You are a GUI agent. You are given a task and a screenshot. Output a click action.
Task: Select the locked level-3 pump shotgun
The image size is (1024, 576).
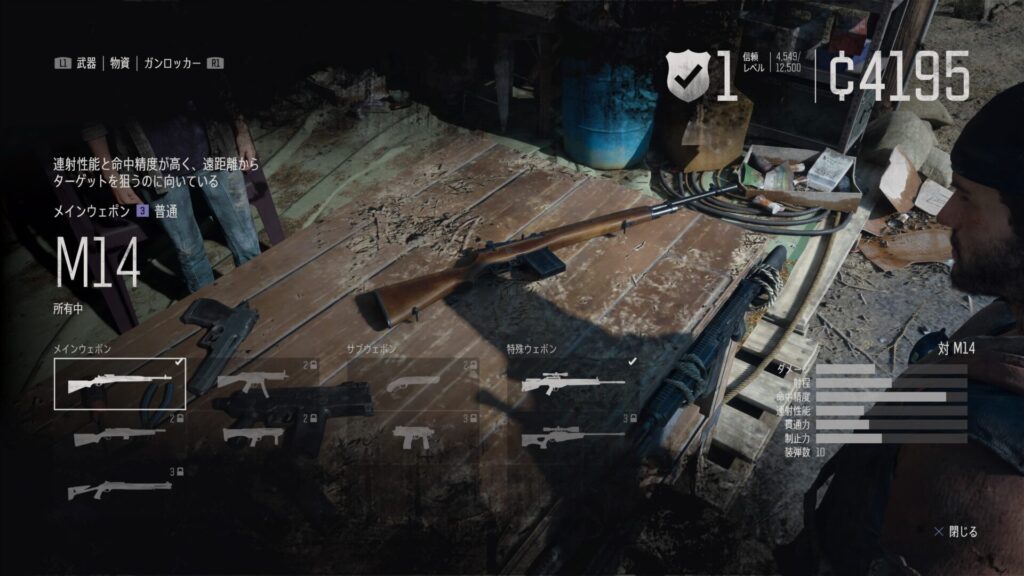click(x=120, y=488)
